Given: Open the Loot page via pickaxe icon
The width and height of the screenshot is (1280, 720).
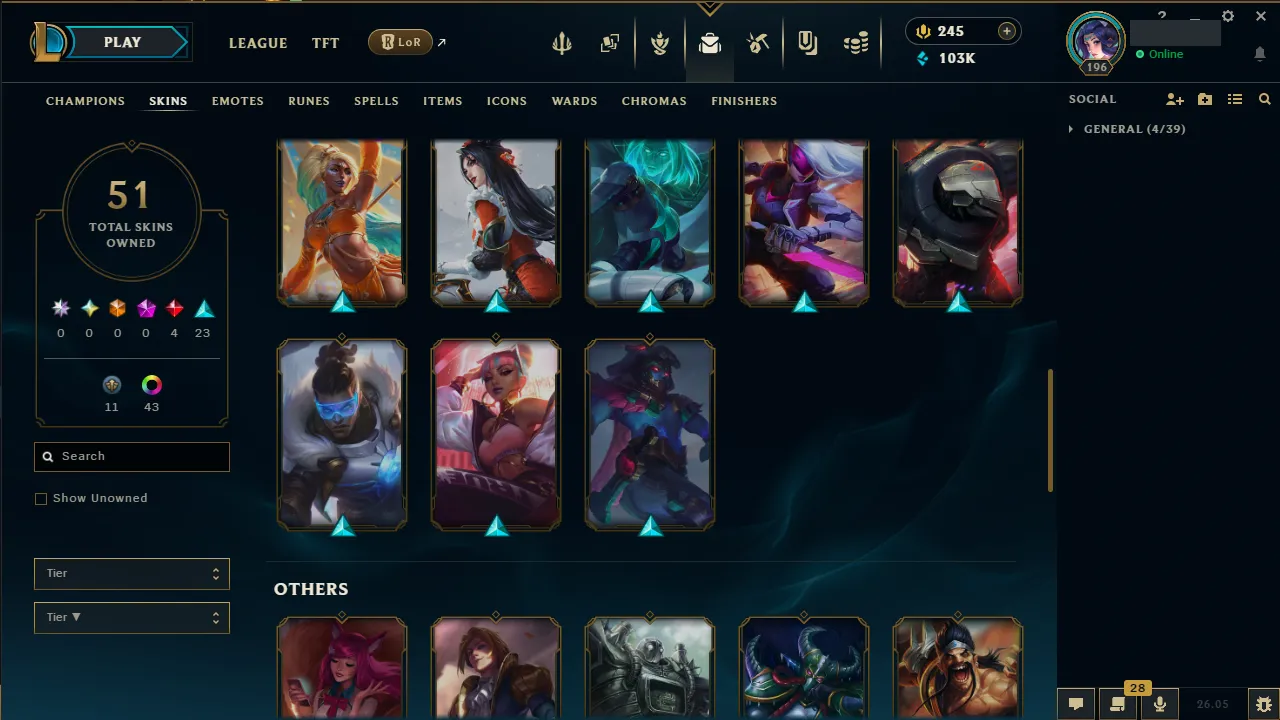Looking at the screenshot, I should click(x=757, y=42).
